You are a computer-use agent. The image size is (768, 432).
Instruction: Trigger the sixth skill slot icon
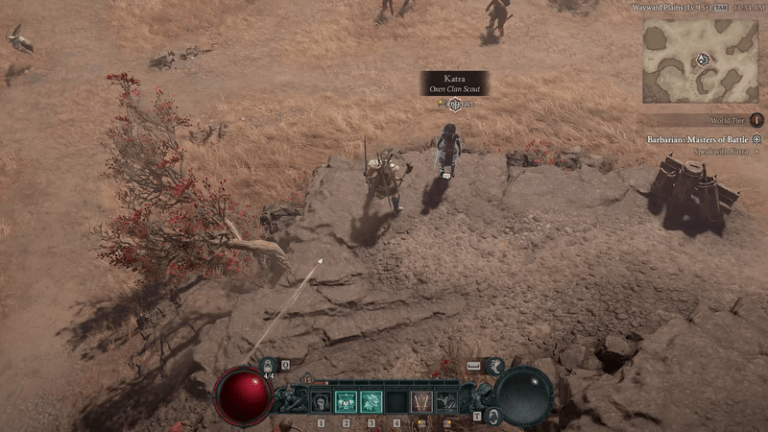coord(446,402)
